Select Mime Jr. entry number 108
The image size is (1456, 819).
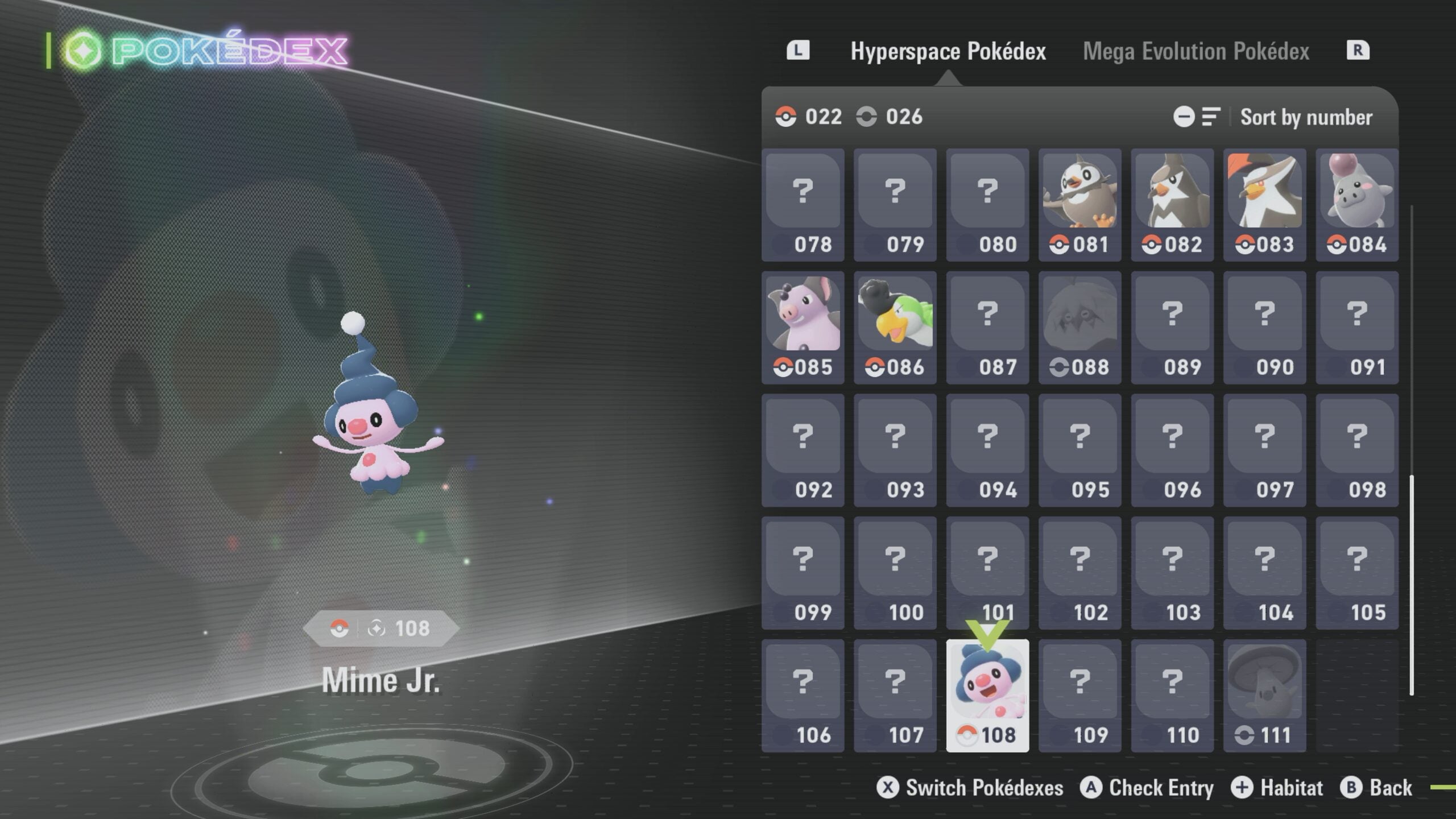pyautogui.click(x=987, y=695)
